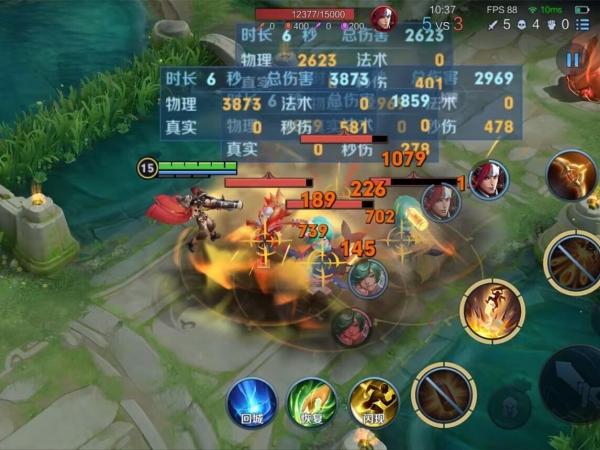Select the golden blade skill icon
Screen dimensions: 600x450
571,175
